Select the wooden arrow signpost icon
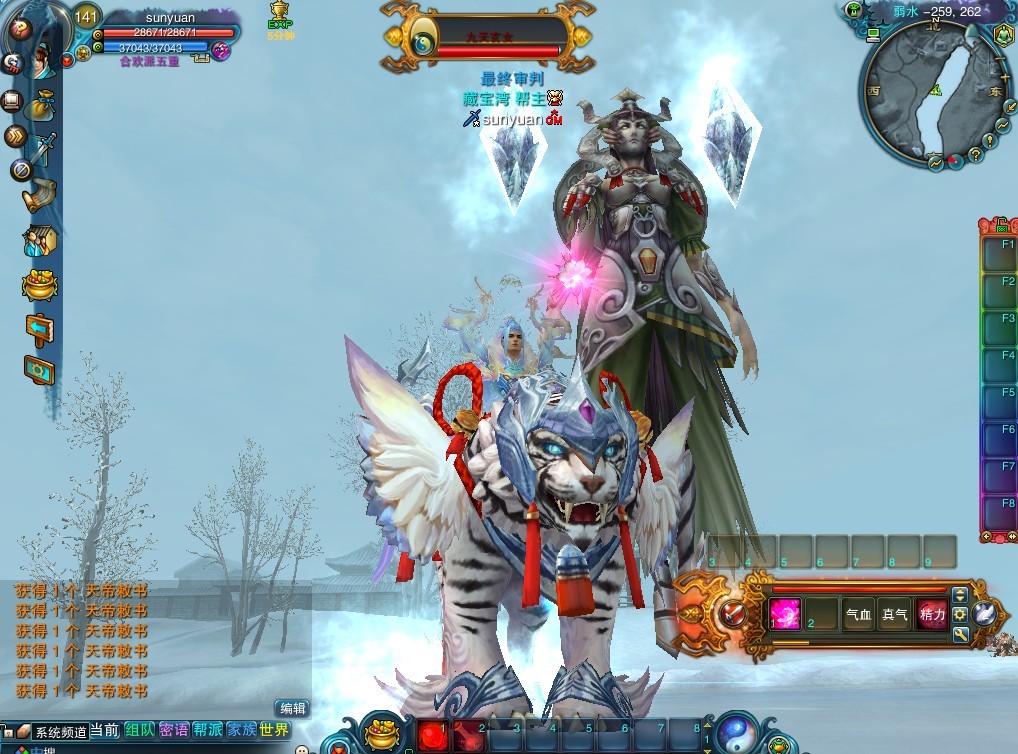Viewport: 1018px width, 754px height. [40, 329]
